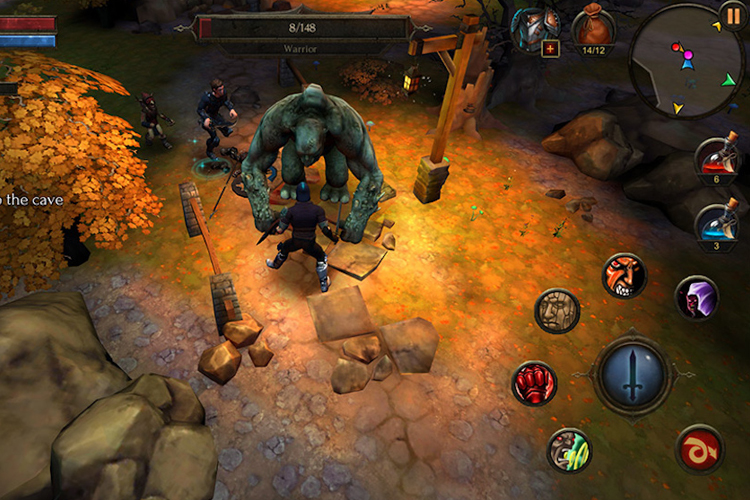This screenshot has height=500, width=750.
Task: Tap the red plus button below the armor
Action: tap(550, 48)
